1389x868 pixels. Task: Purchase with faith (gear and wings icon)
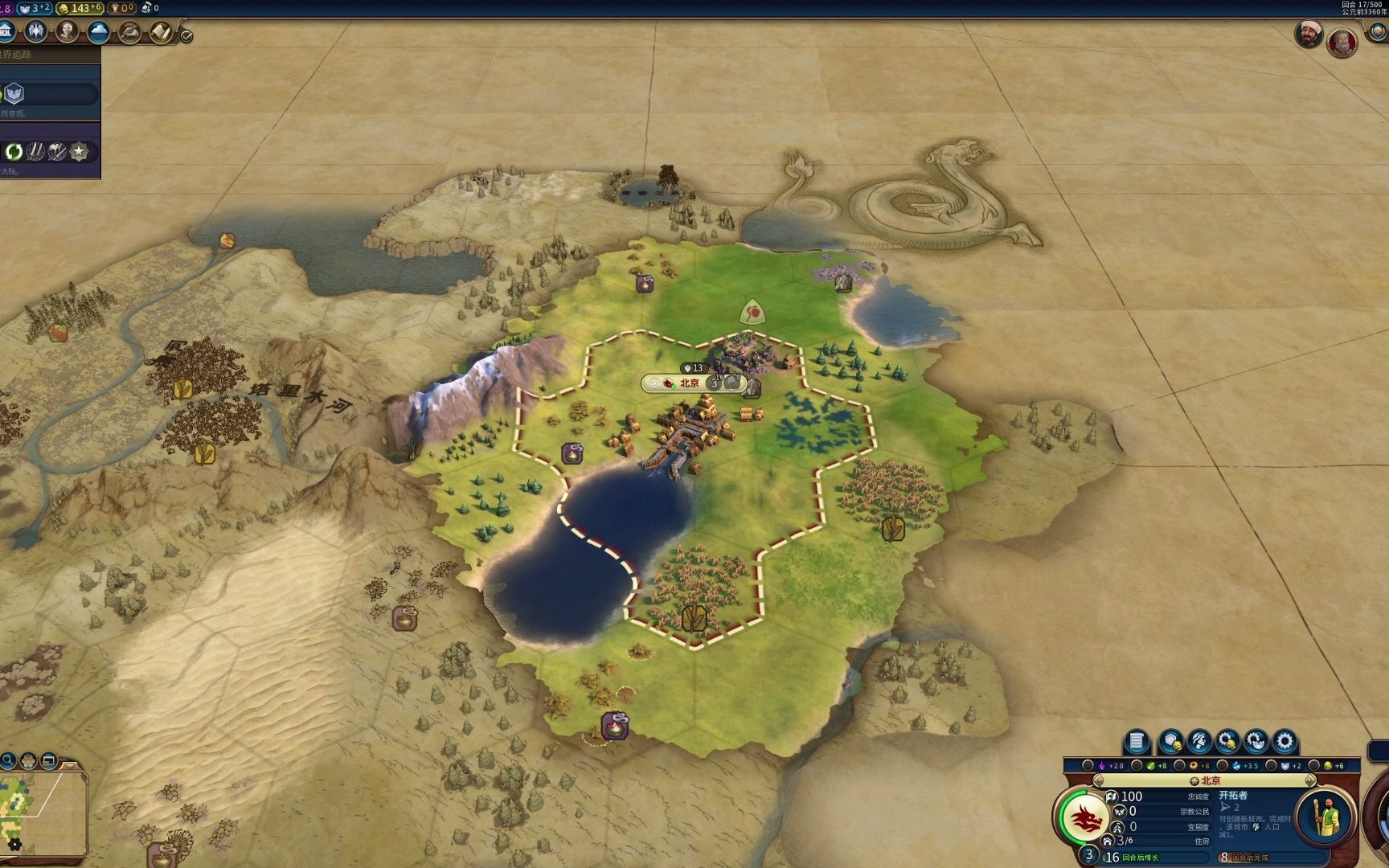click(x=1256, y=741)
